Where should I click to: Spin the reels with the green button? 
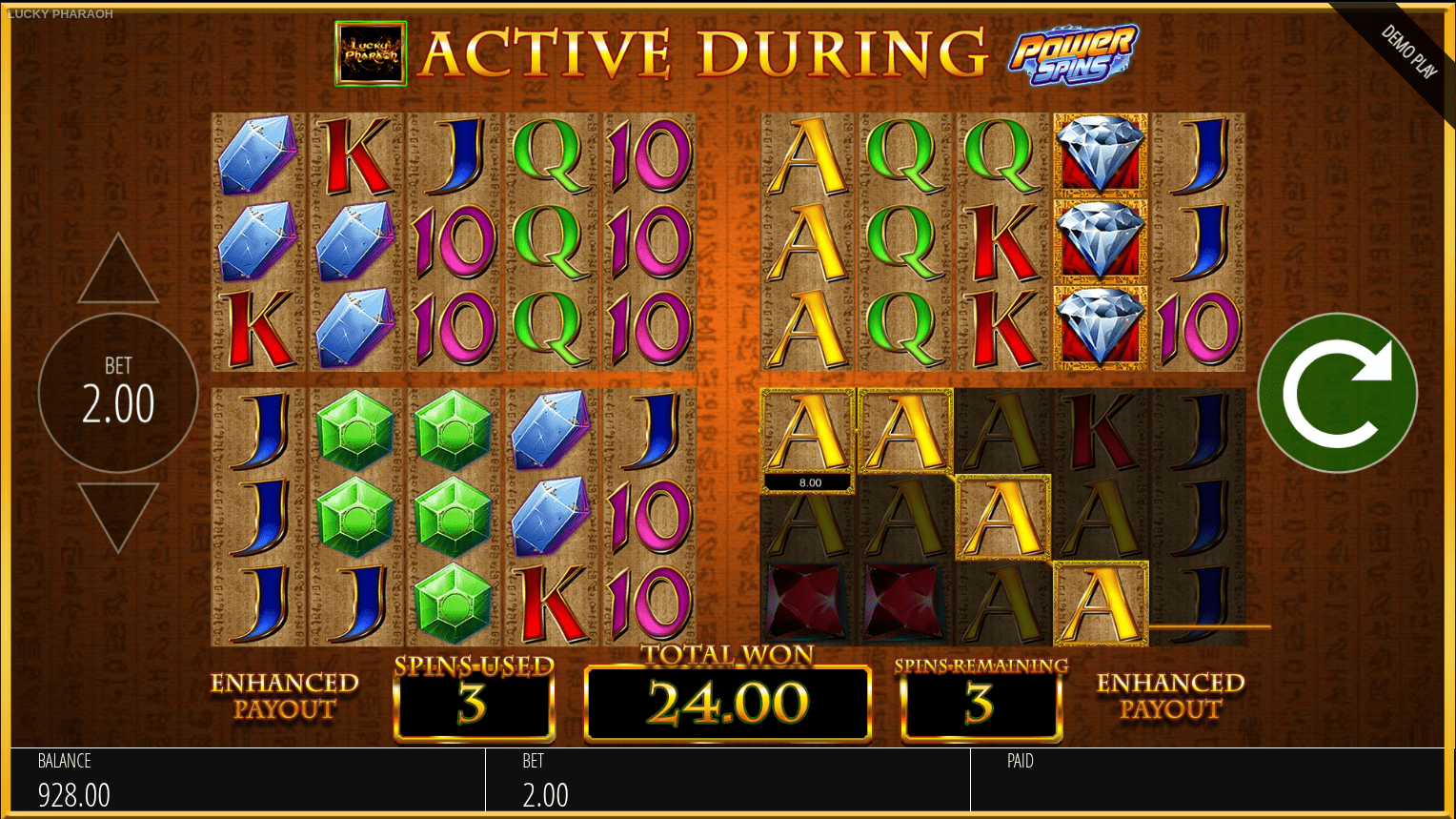[x=1337, y=393]
